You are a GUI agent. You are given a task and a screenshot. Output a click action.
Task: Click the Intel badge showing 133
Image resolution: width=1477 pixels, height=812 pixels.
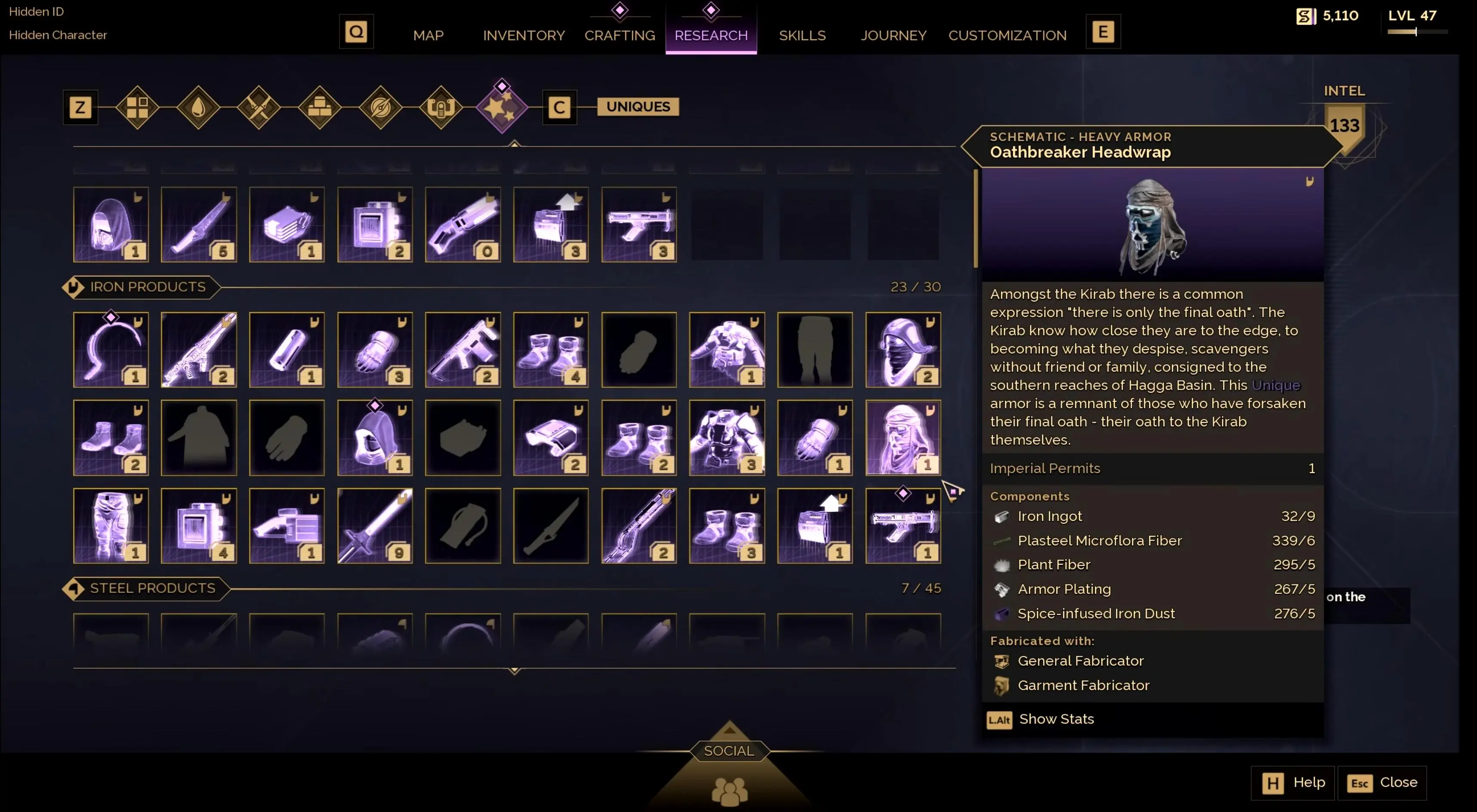[x=1344, y=125]
